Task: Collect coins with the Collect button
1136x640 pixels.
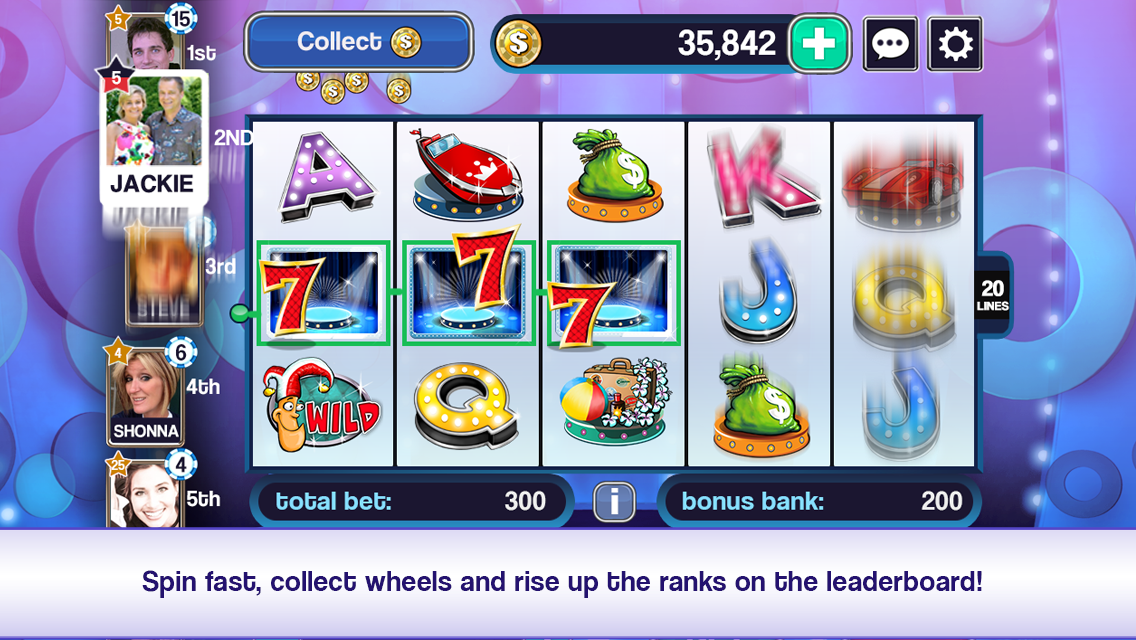Action: 358,42
